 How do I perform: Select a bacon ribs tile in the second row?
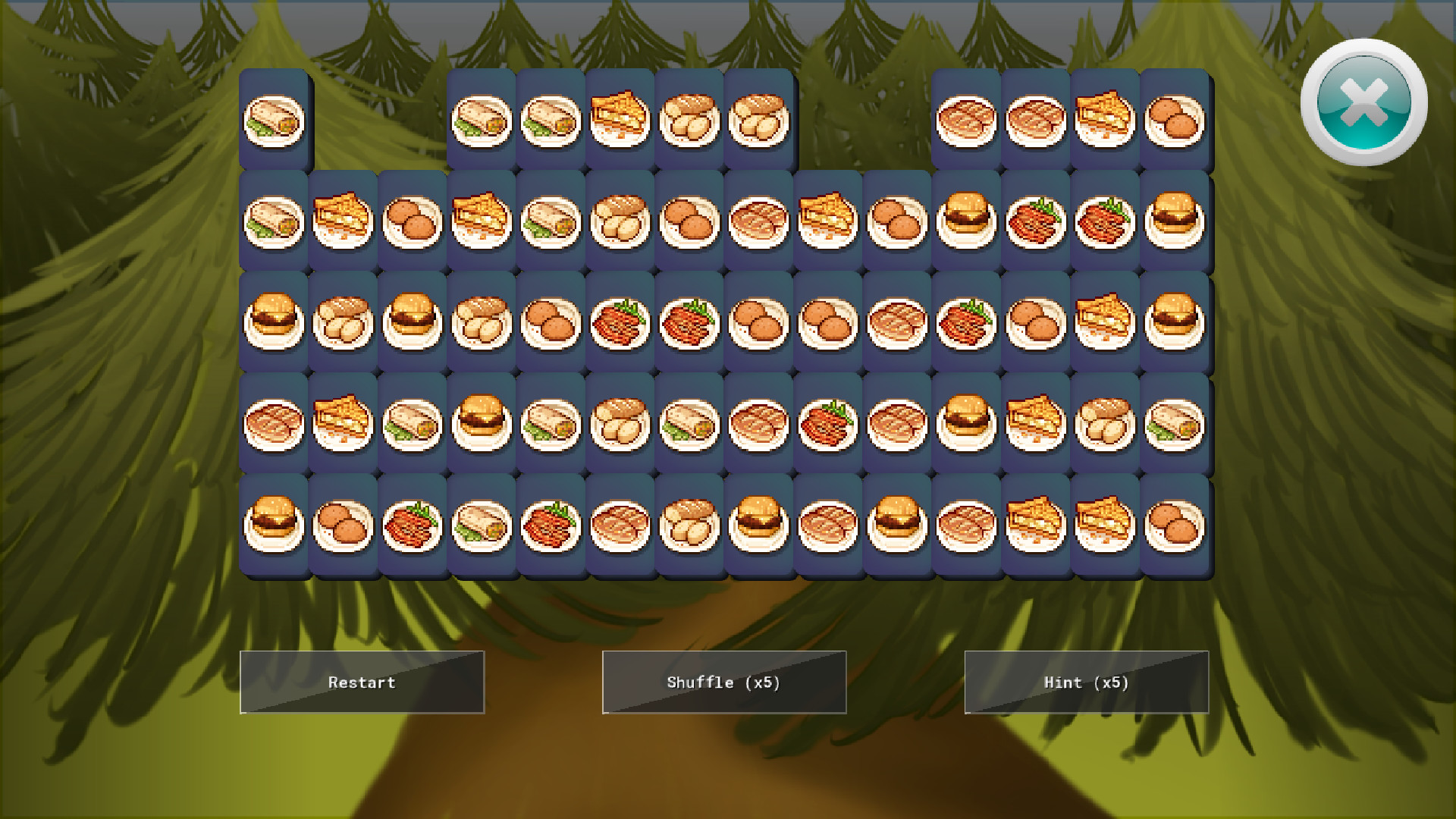(x=1040, y=221)
